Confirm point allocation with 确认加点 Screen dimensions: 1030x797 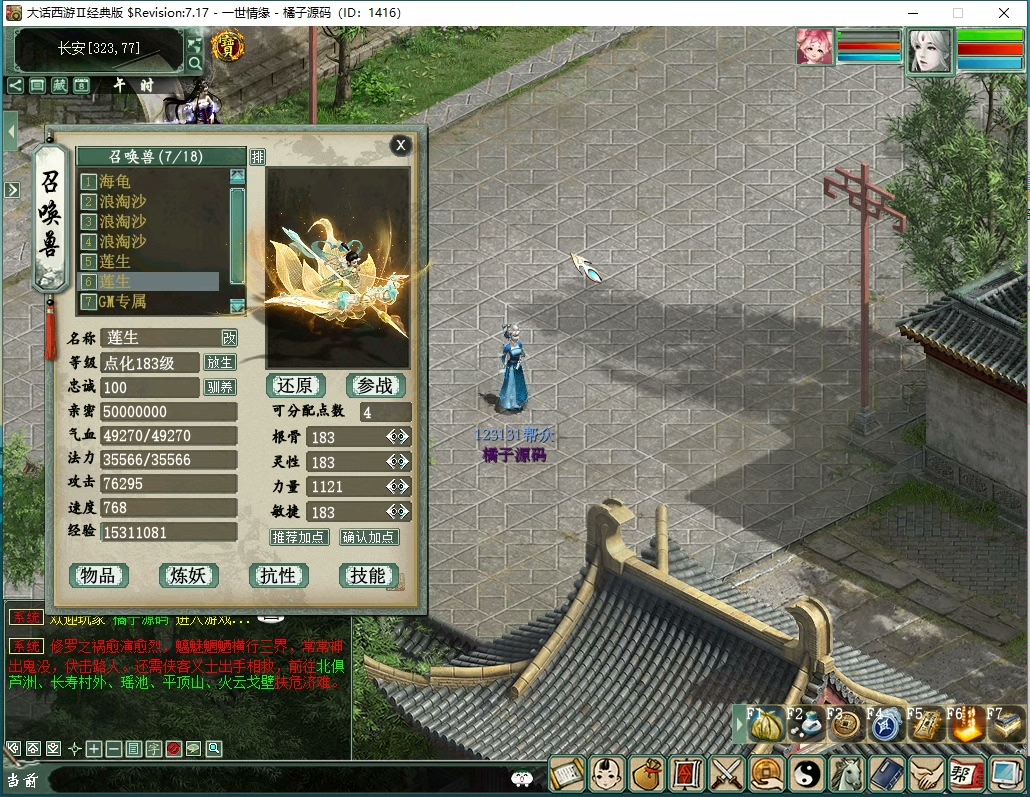click(369, 537)
